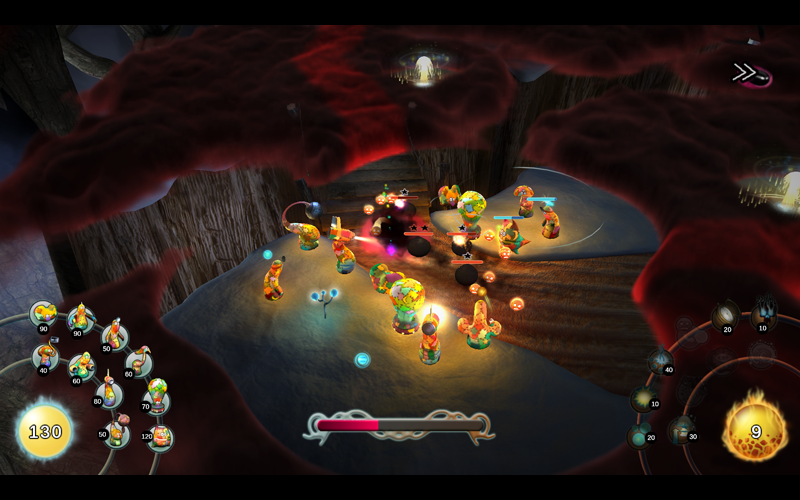
Task: Activate the teal bubbles ability costing 20
Action: click(640, 434)
